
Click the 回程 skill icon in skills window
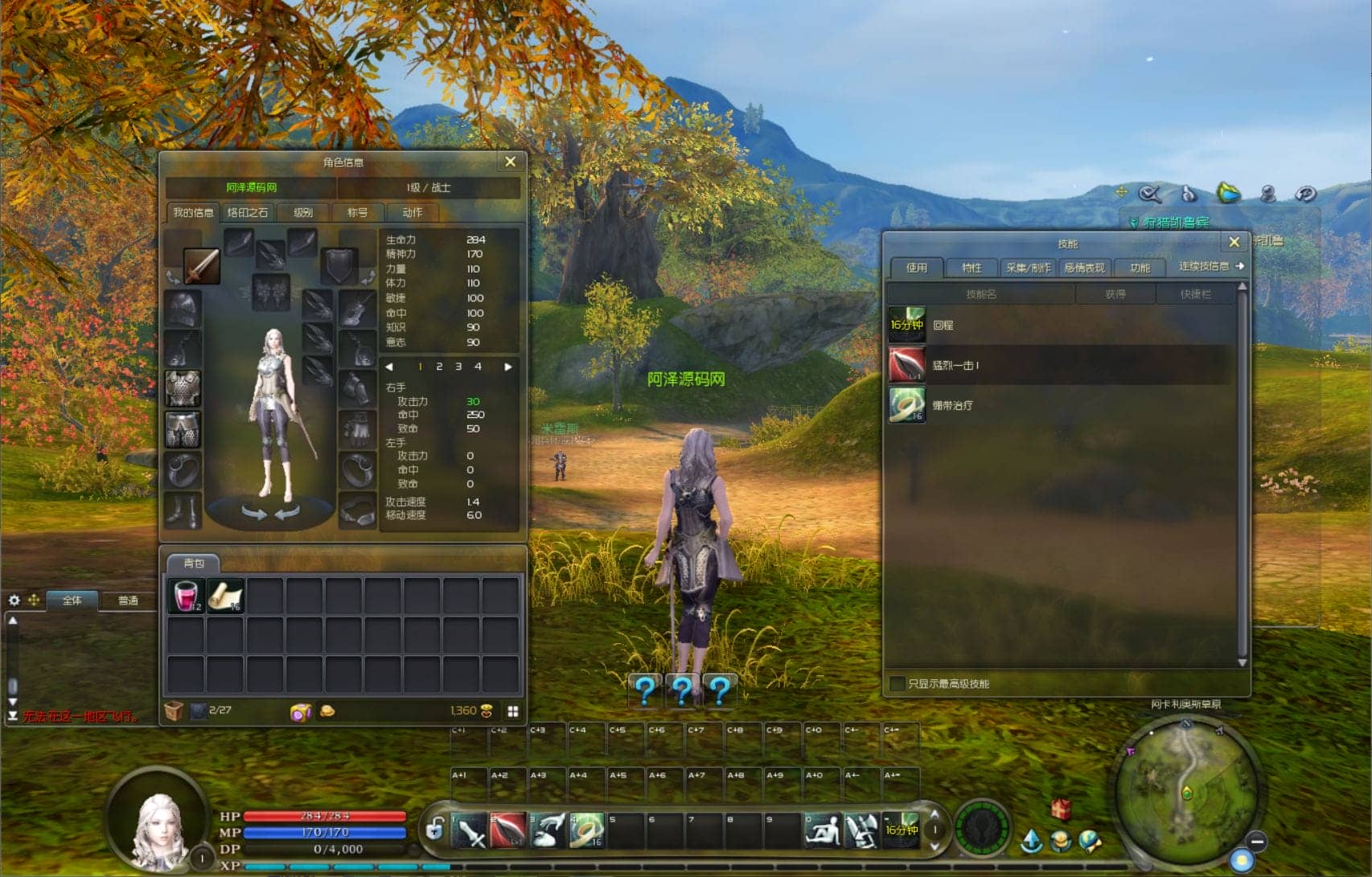(906, 326)
